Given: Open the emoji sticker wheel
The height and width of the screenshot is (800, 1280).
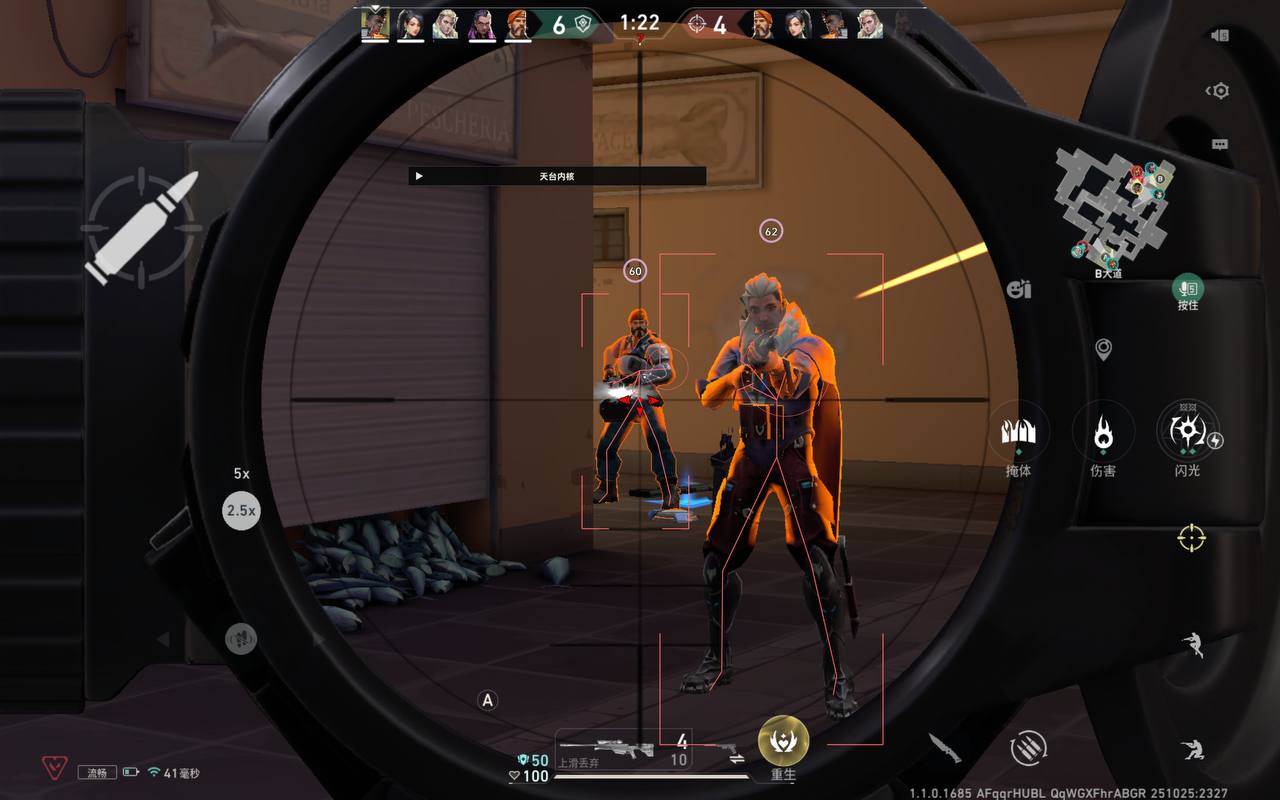Looking at the screenshot, I should (1019, 290).
